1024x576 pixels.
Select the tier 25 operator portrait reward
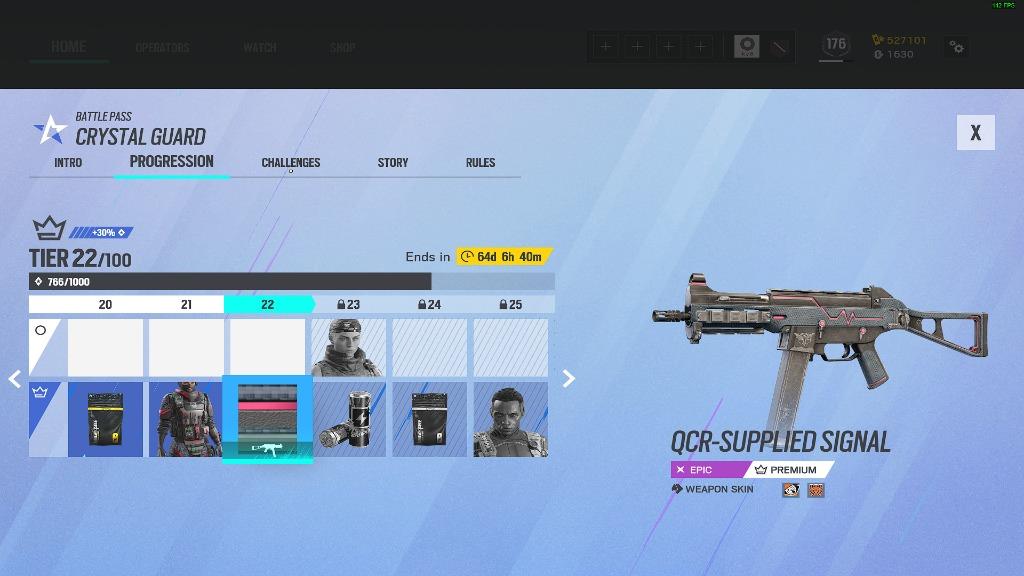[x=510, y=419]
